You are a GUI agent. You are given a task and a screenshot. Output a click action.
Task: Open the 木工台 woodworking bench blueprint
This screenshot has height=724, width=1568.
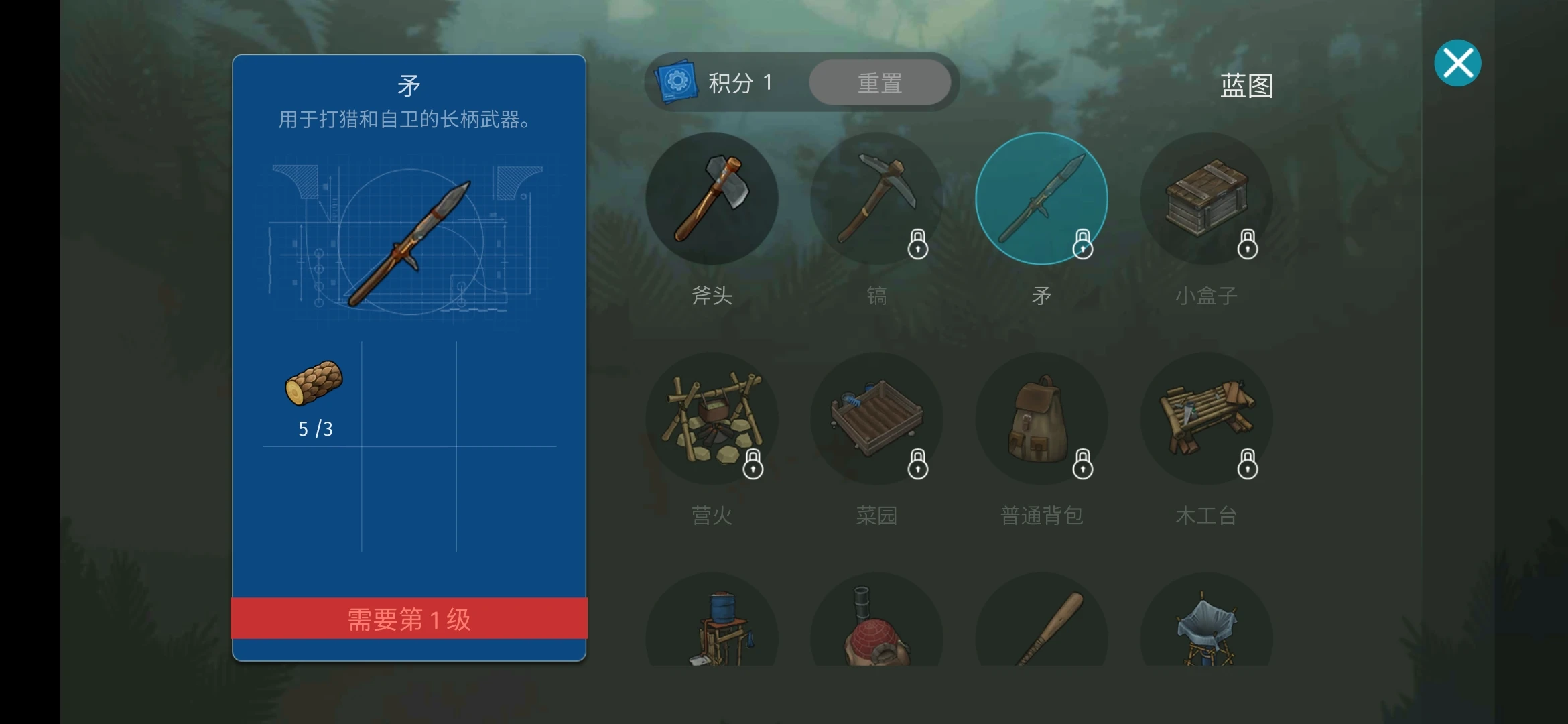[x=1206, y=418]
